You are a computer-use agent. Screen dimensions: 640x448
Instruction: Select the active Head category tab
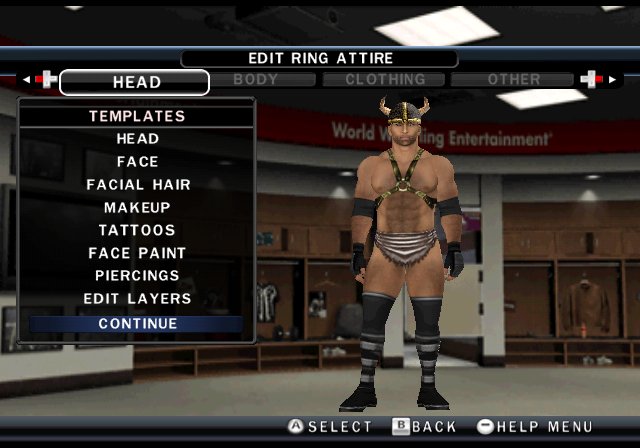pos(135,82)
